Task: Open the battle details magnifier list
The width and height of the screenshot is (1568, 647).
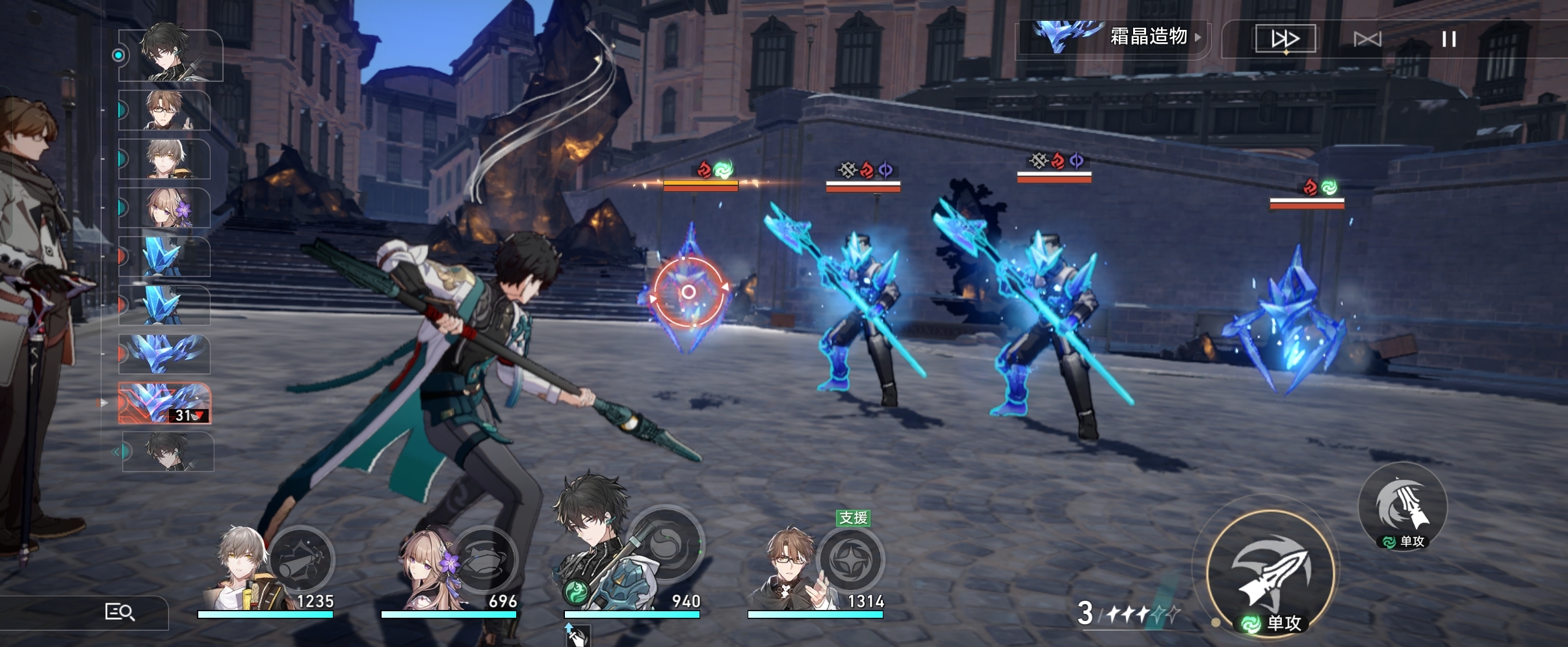Action: tap(120, 612)
